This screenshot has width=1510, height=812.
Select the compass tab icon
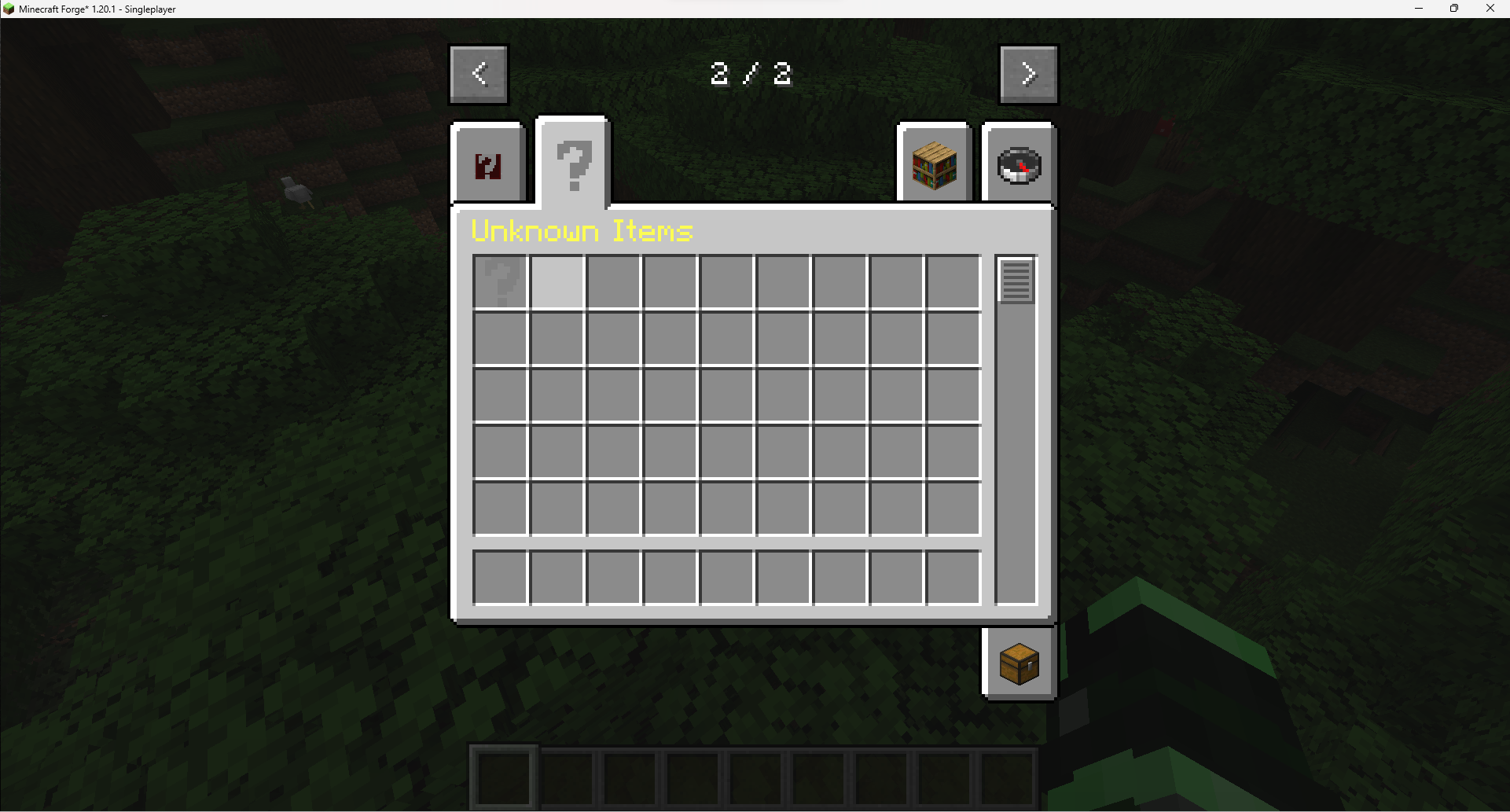click(x=1020, y=164)
